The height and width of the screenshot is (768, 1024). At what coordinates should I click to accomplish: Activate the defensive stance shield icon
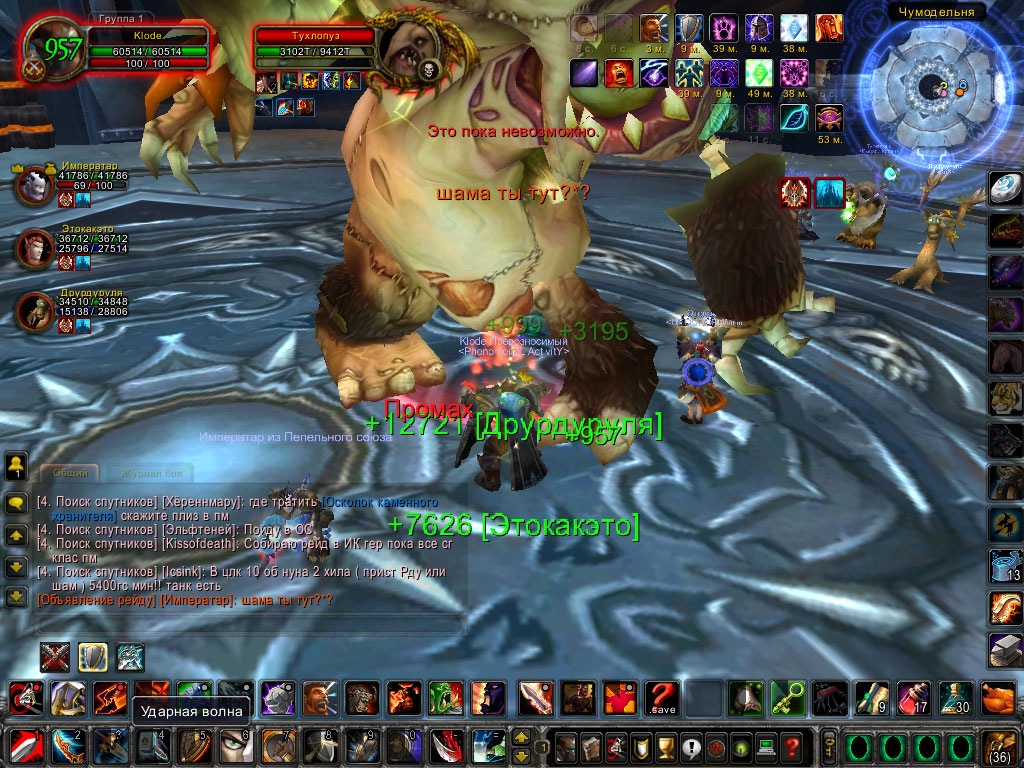[x=93, y=657]
